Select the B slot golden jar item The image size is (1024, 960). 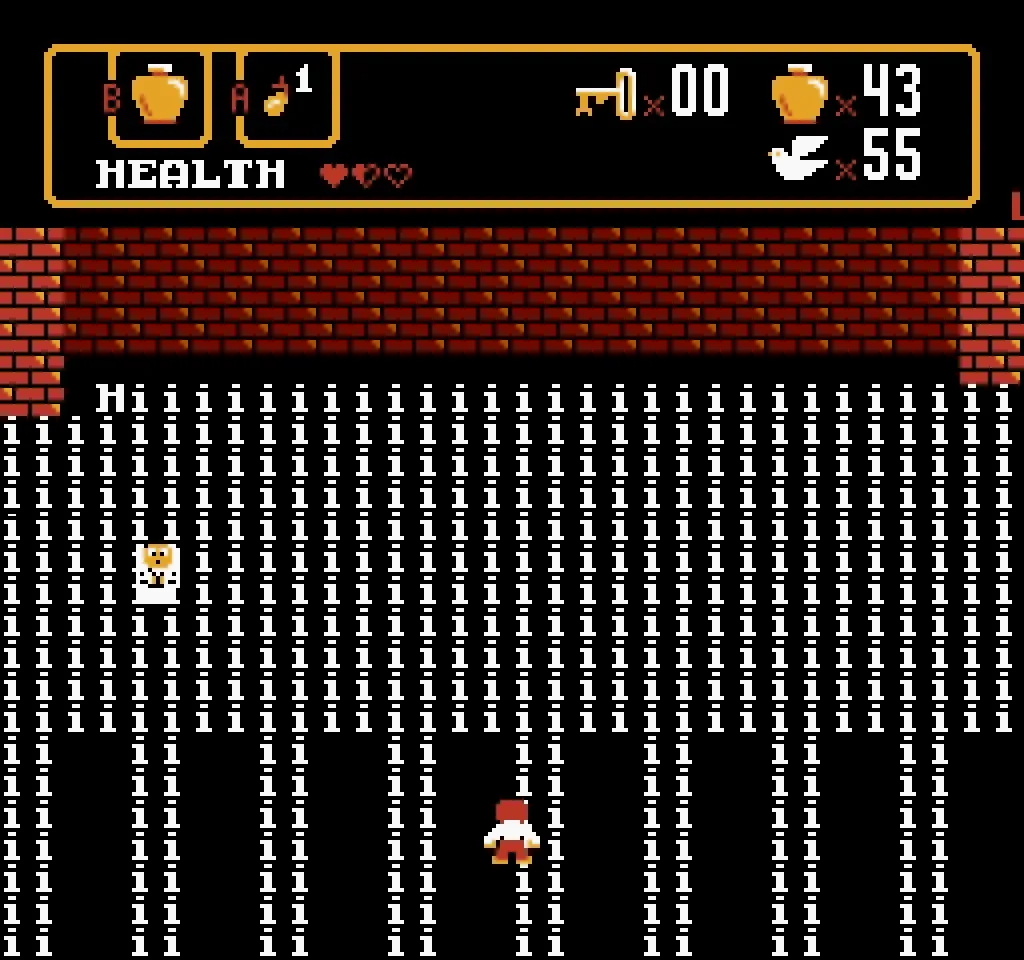[x=160, y=96]
